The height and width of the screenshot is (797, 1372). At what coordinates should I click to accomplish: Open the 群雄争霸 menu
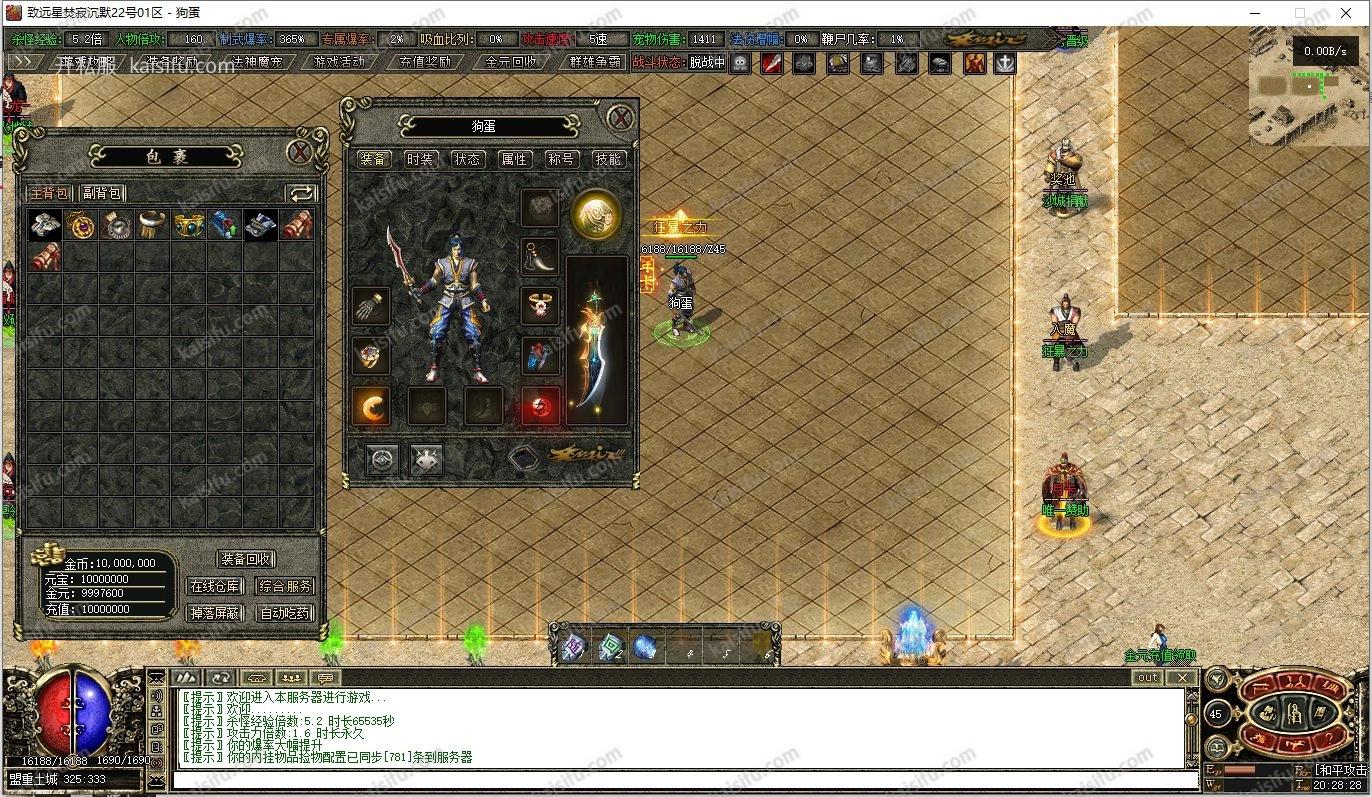click(595, 62)
